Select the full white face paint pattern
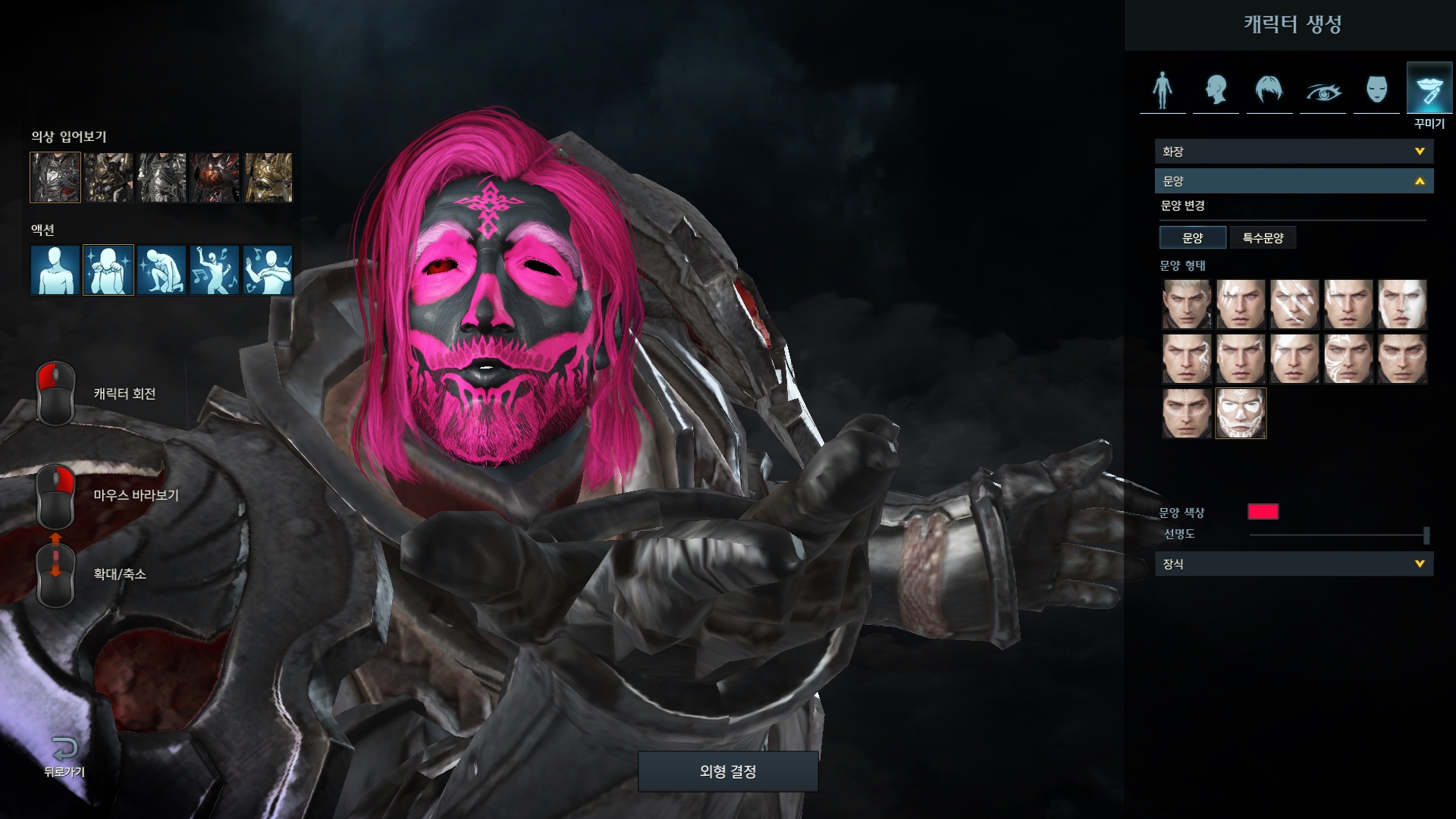 1241,413
